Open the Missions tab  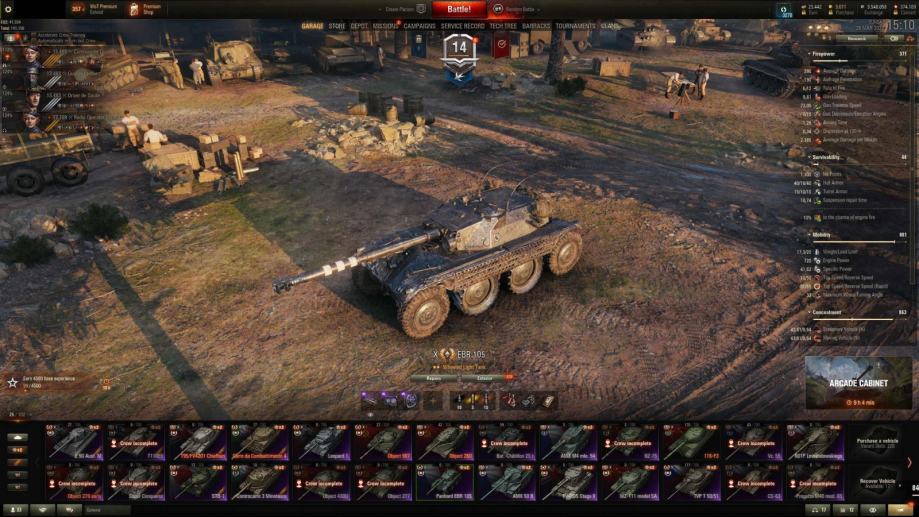point(385,26)
